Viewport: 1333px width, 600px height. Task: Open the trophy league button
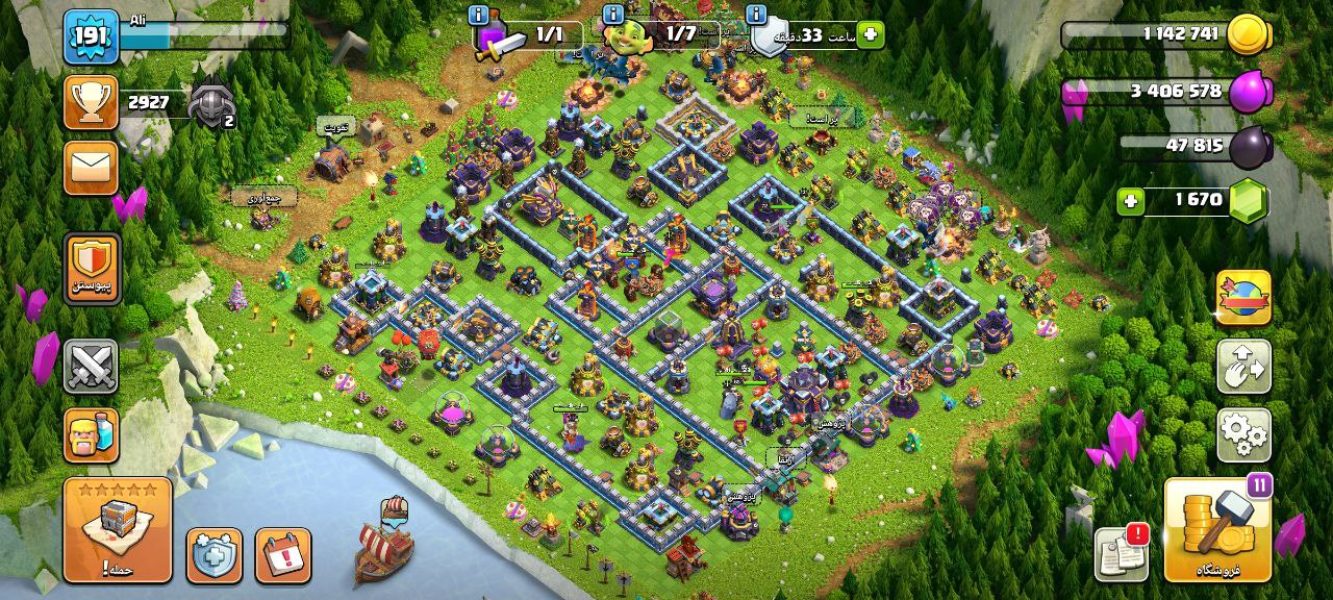(91, 102)
